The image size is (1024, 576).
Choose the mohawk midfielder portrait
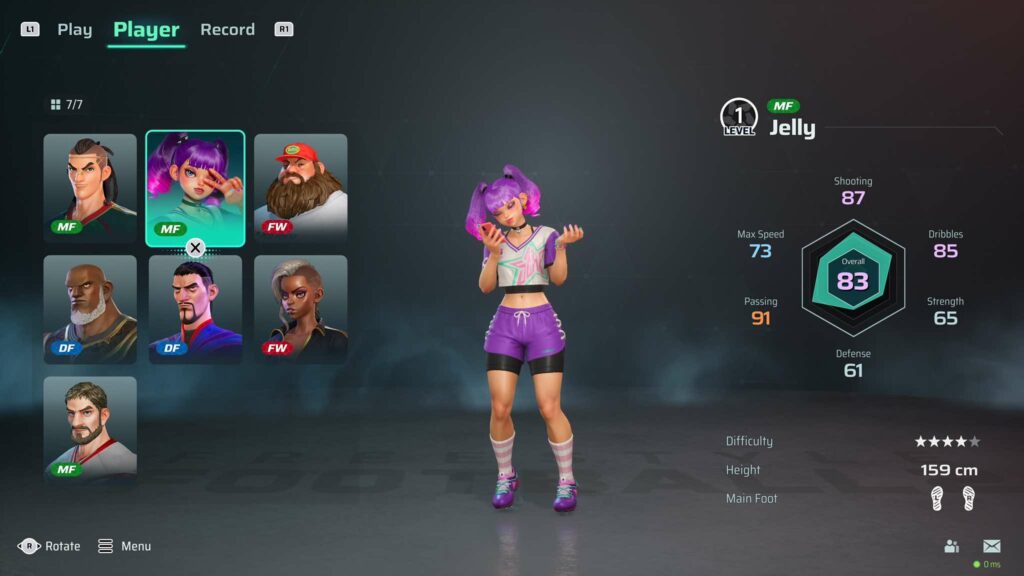90,187
